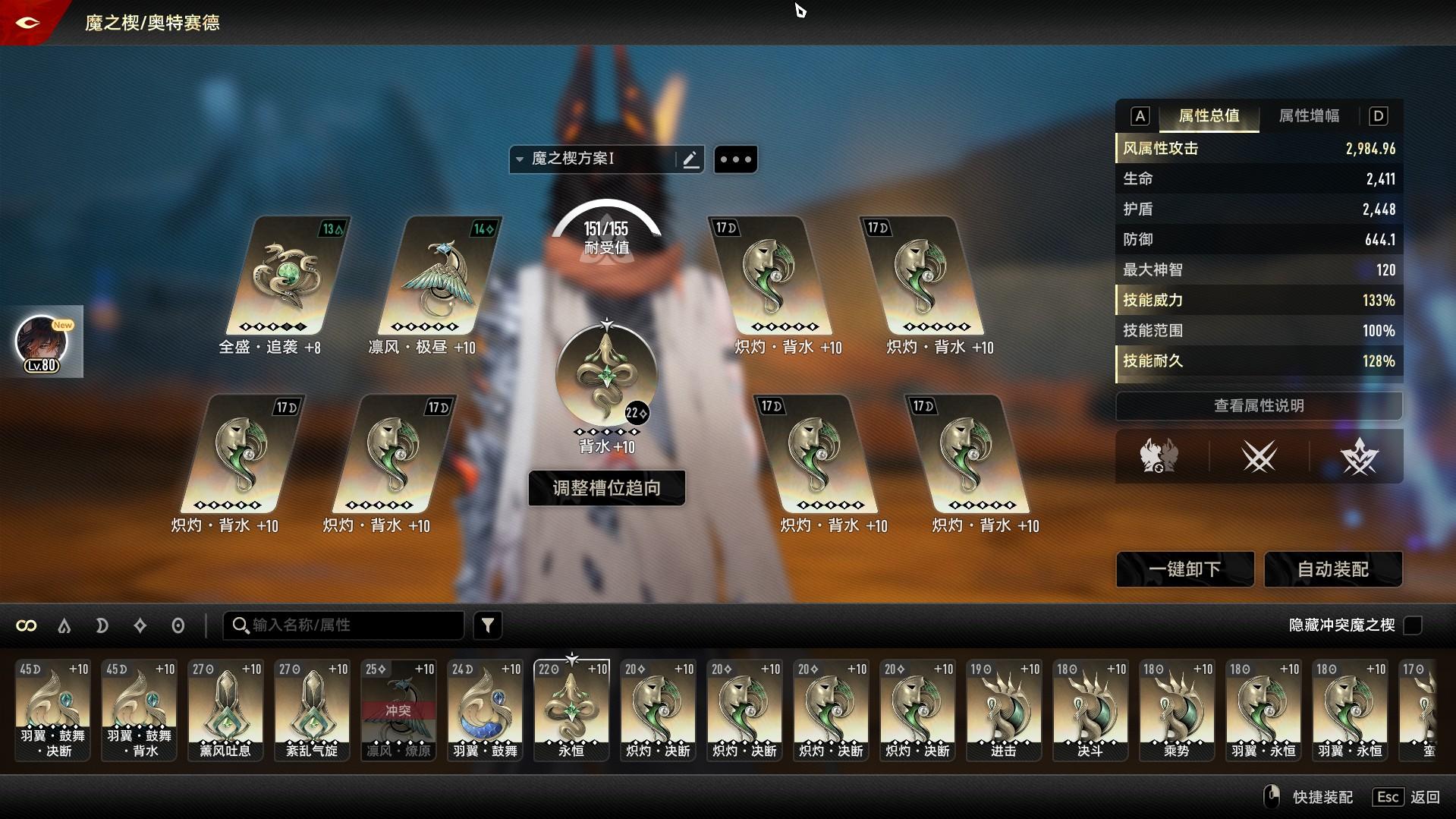Pick the 紊乱气旋 wedge from inventory
The image size is (1456, 819).
[312, 710]
